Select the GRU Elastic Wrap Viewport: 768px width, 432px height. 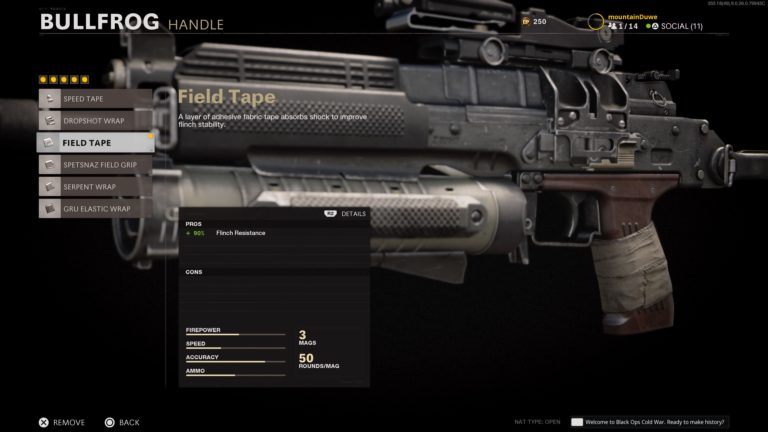click(x=94, y=208)
